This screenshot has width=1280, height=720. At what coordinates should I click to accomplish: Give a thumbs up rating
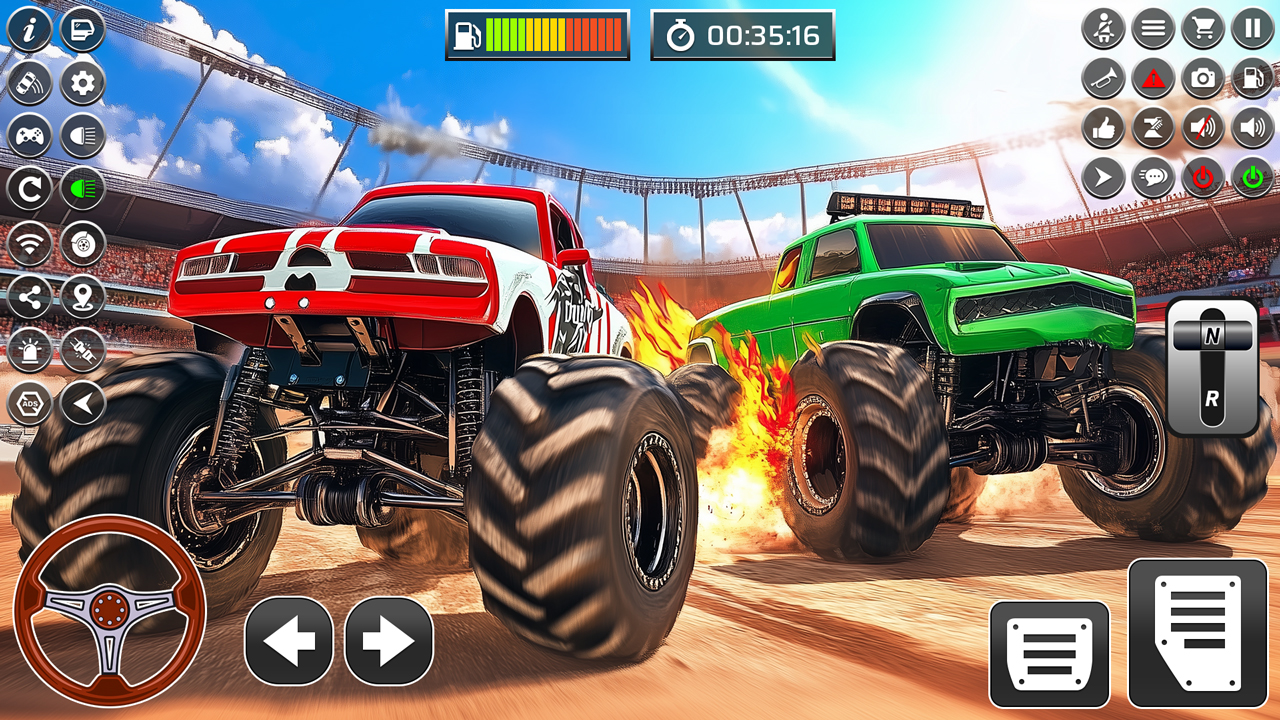(1103, 126)
